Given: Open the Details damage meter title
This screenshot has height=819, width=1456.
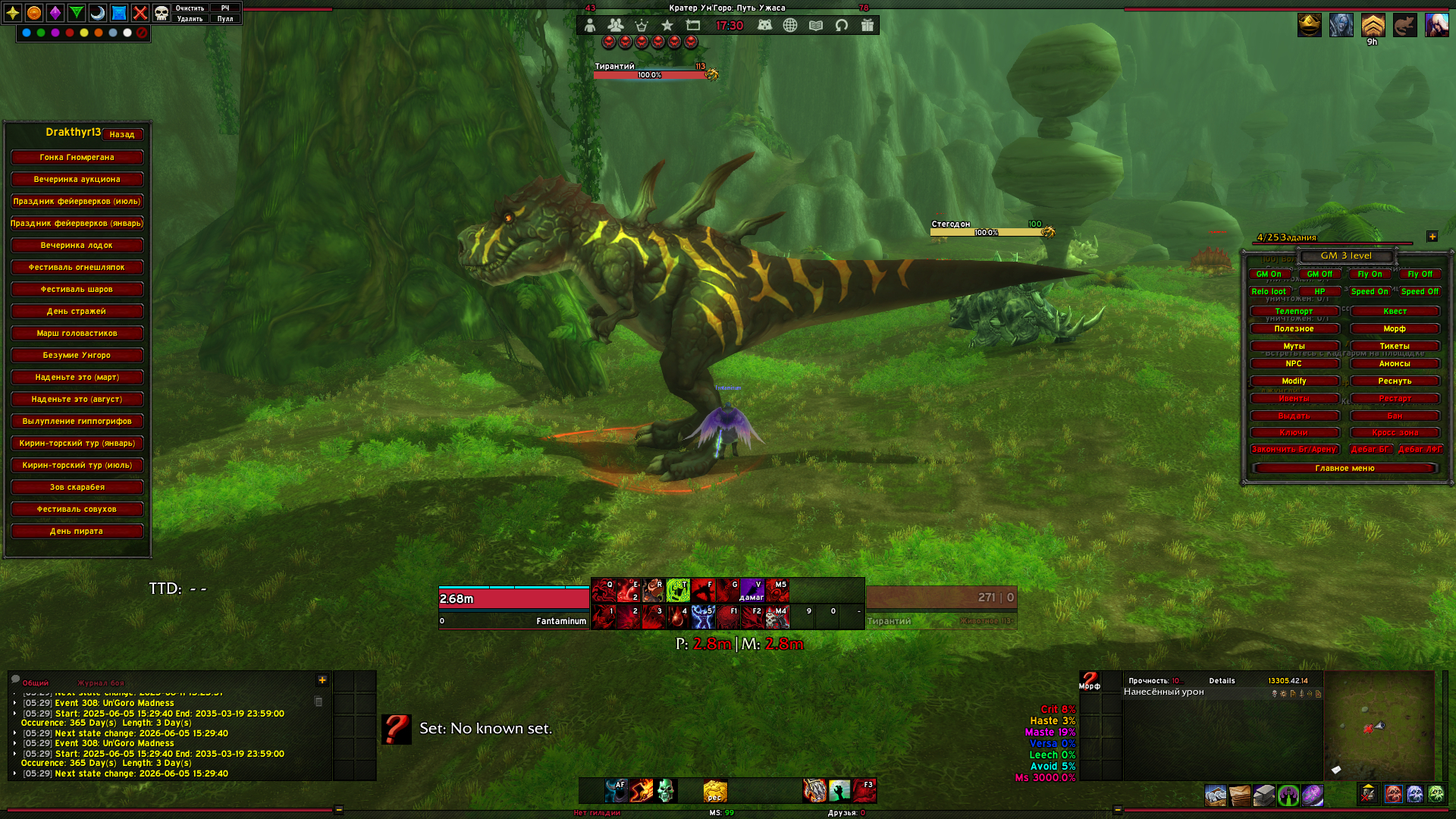Looking at the screenshot, I should click(x=1222, y=680).
